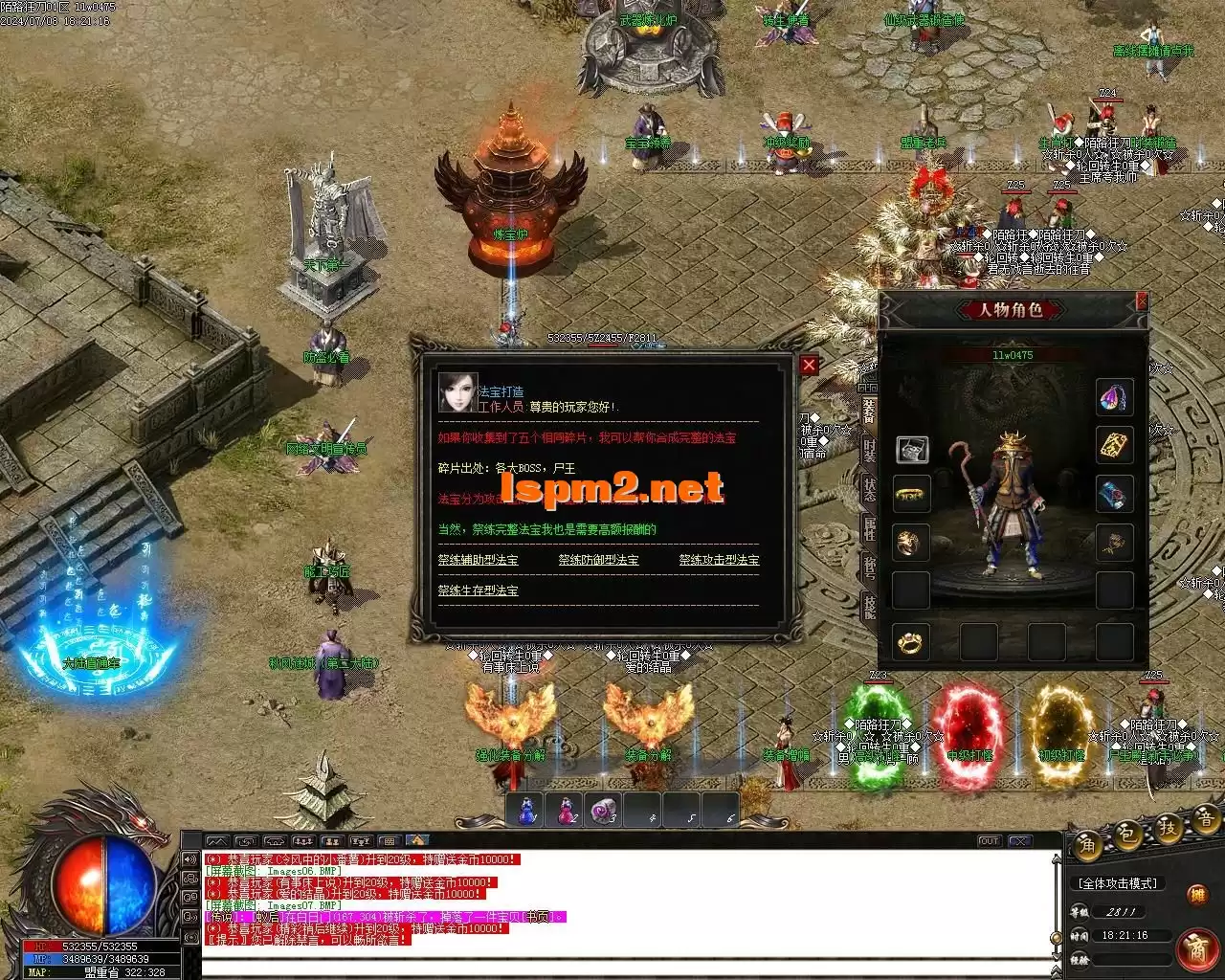Choose 祭练辅助型法宝 dialogue option
This screenshot has height=980, width=1225.
coord(478,560)
